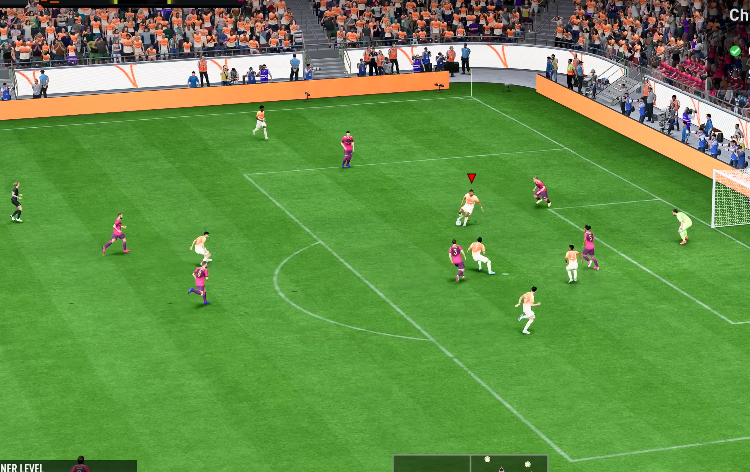Click the pitch radar minimap
The image size is (750, 472).
point(470,463)
